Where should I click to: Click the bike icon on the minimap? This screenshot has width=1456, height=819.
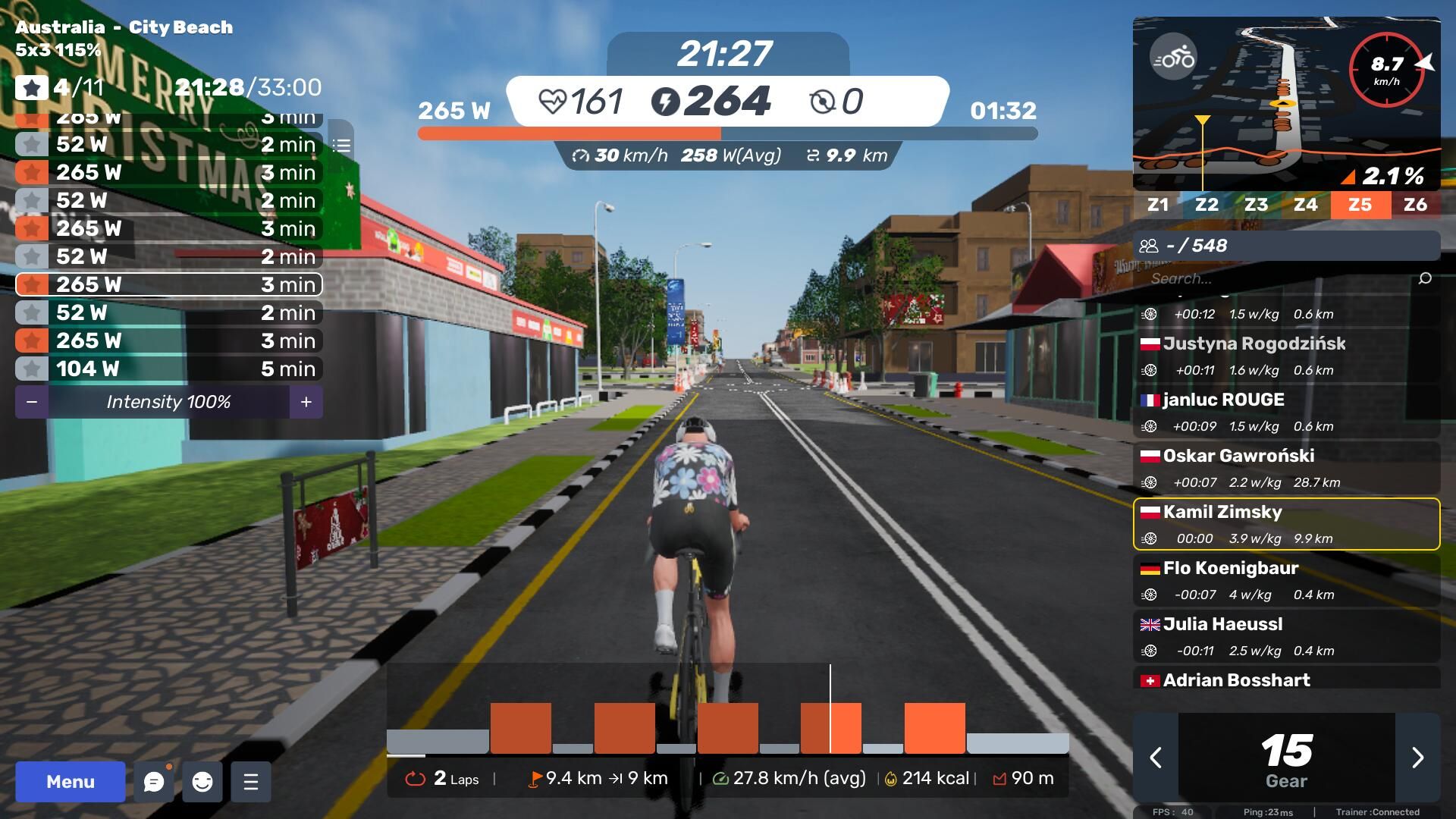(1173, 58)
